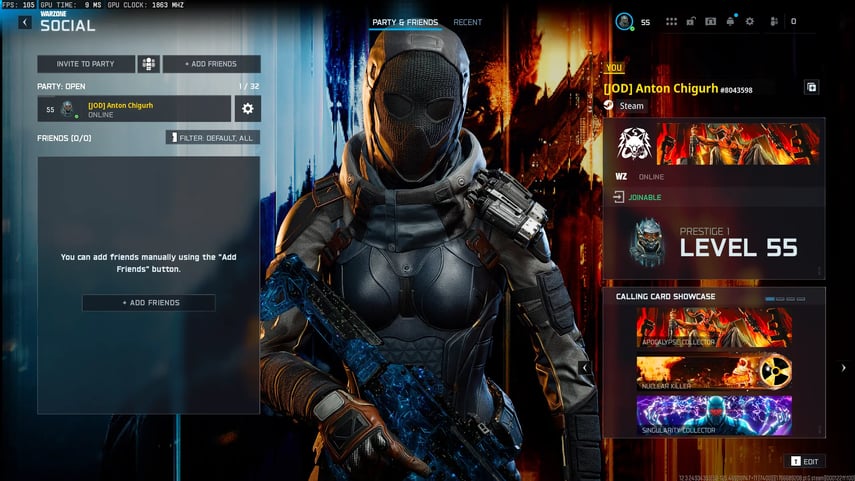Click the Invite to Party button
This screenshot has width=855, height=481.
(x=85, y=64)
